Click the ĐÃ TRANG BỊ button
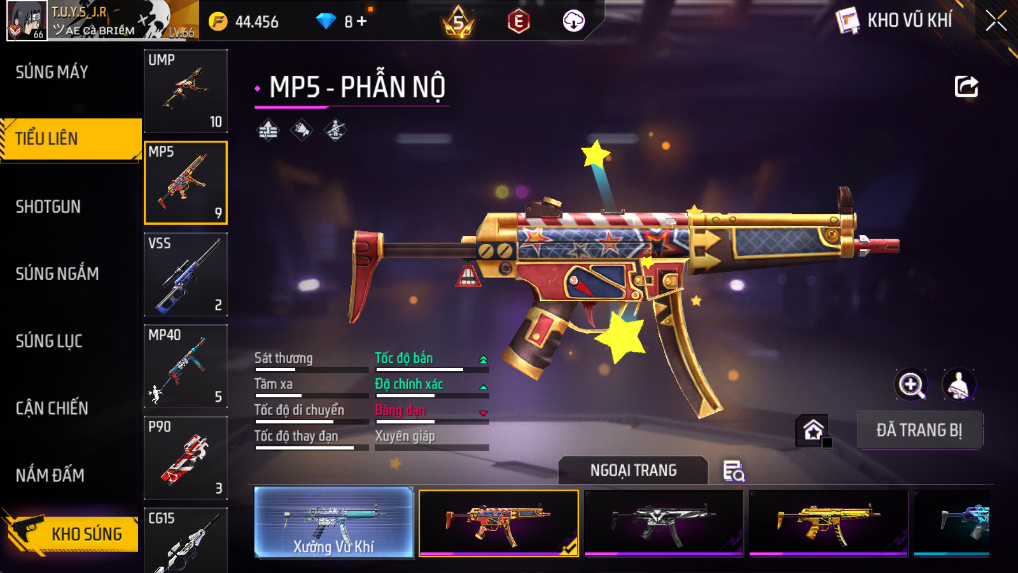The width and height of the screenshot is (1018, 573). [x=920, y=430]
